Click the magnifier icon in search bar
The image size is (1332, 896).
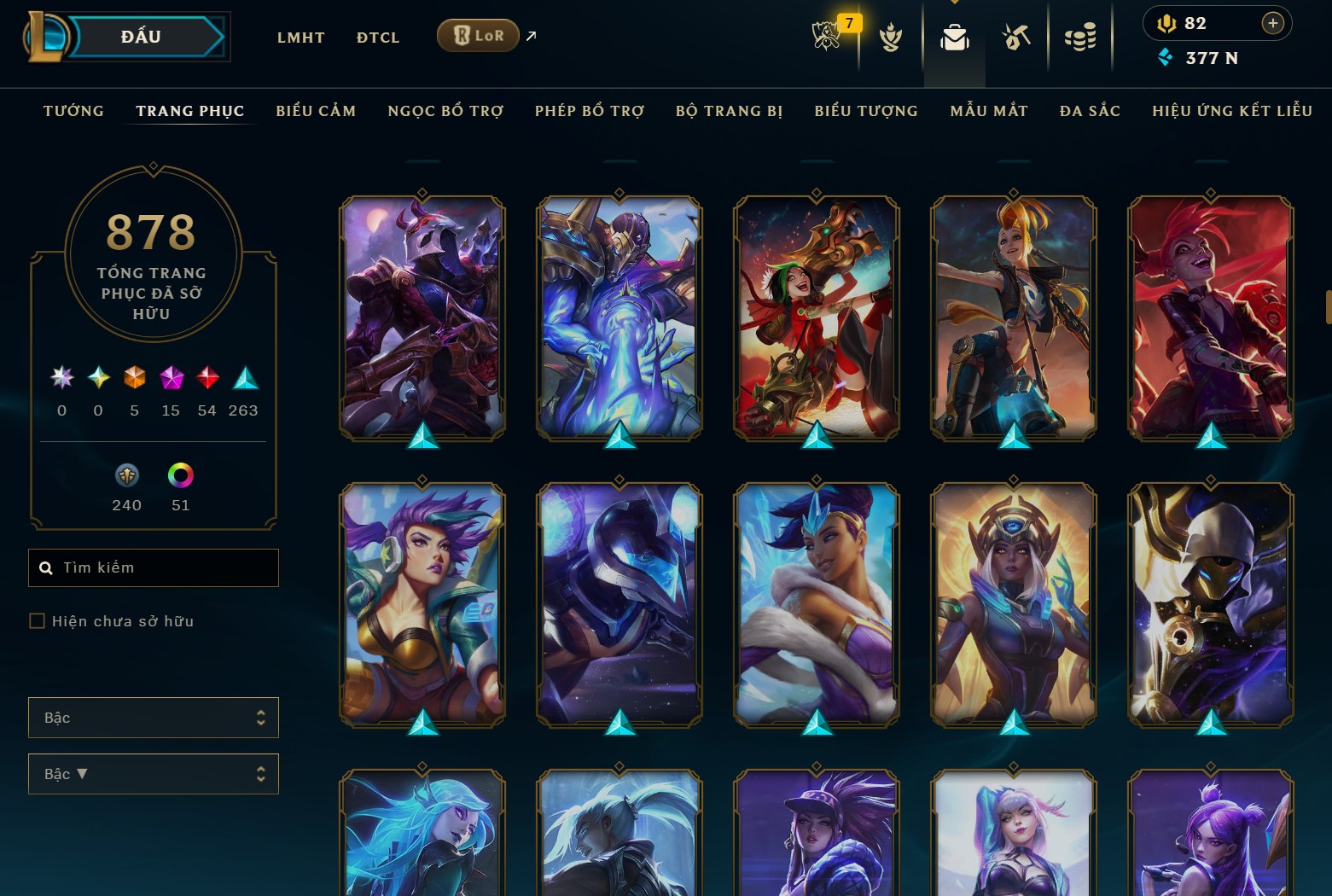[46, 567]
